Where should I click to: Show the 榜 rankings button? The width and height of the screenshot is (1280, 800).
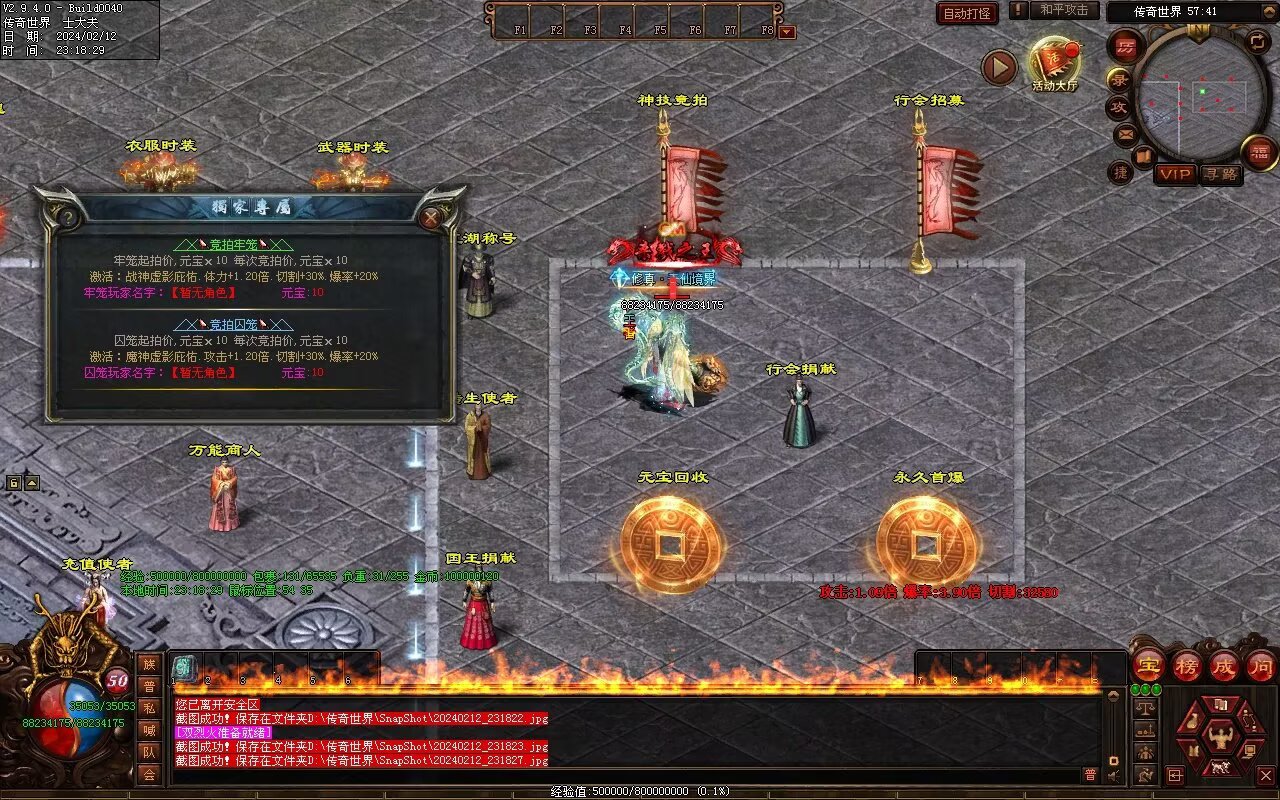click(x=1187, y=664)
